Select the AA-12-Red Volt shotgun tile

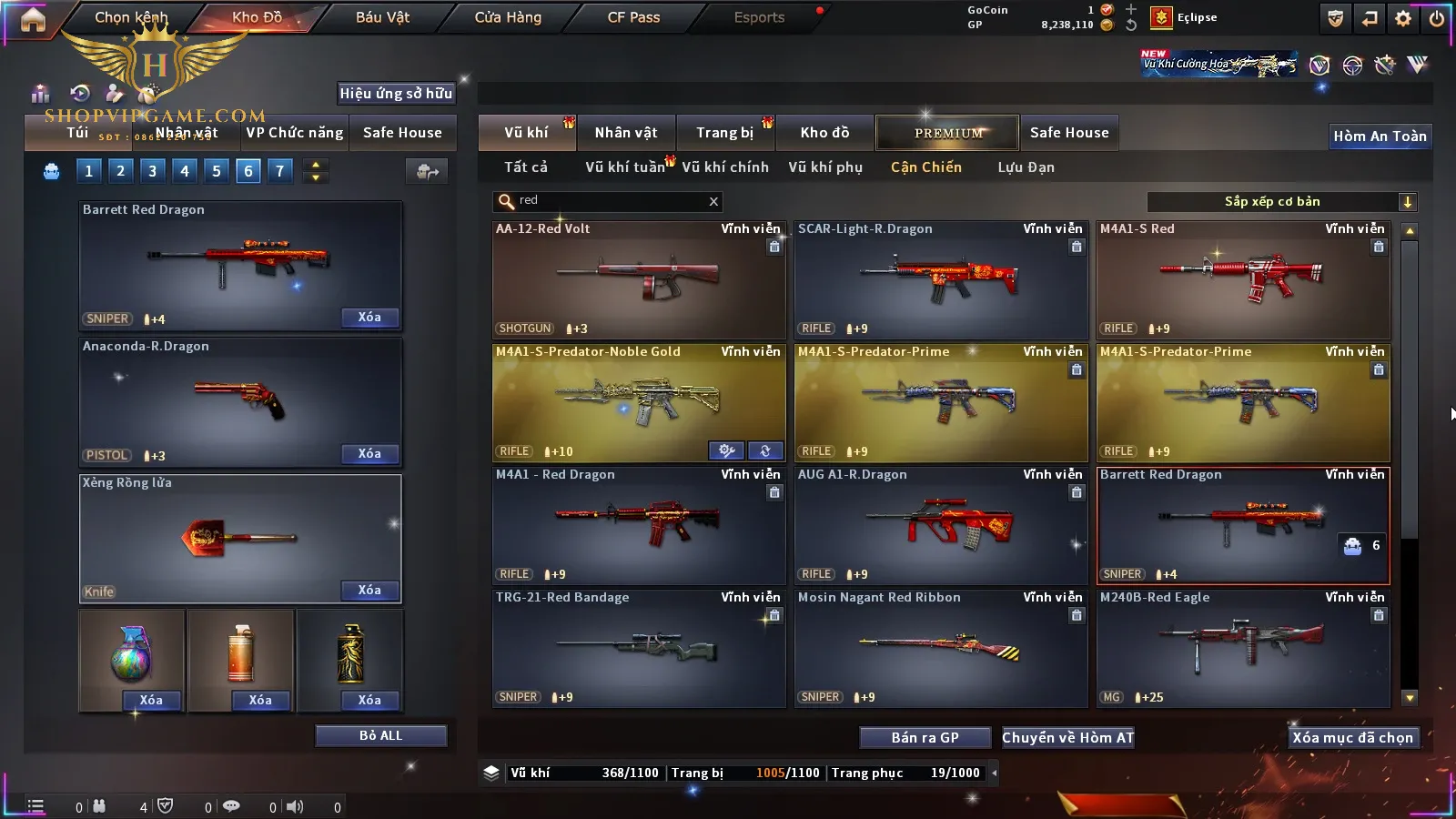tap(639, 279)
